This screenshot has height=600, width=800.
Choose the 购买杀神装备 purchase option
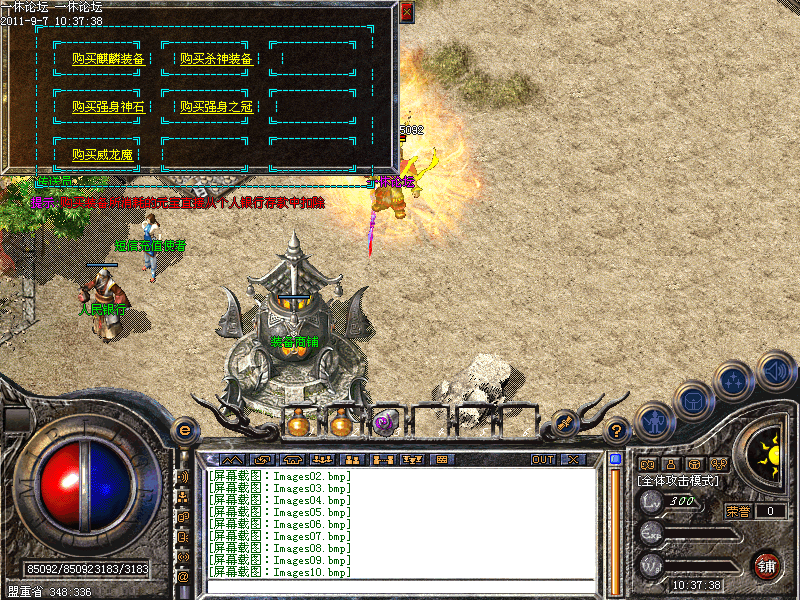pos(216,59)
